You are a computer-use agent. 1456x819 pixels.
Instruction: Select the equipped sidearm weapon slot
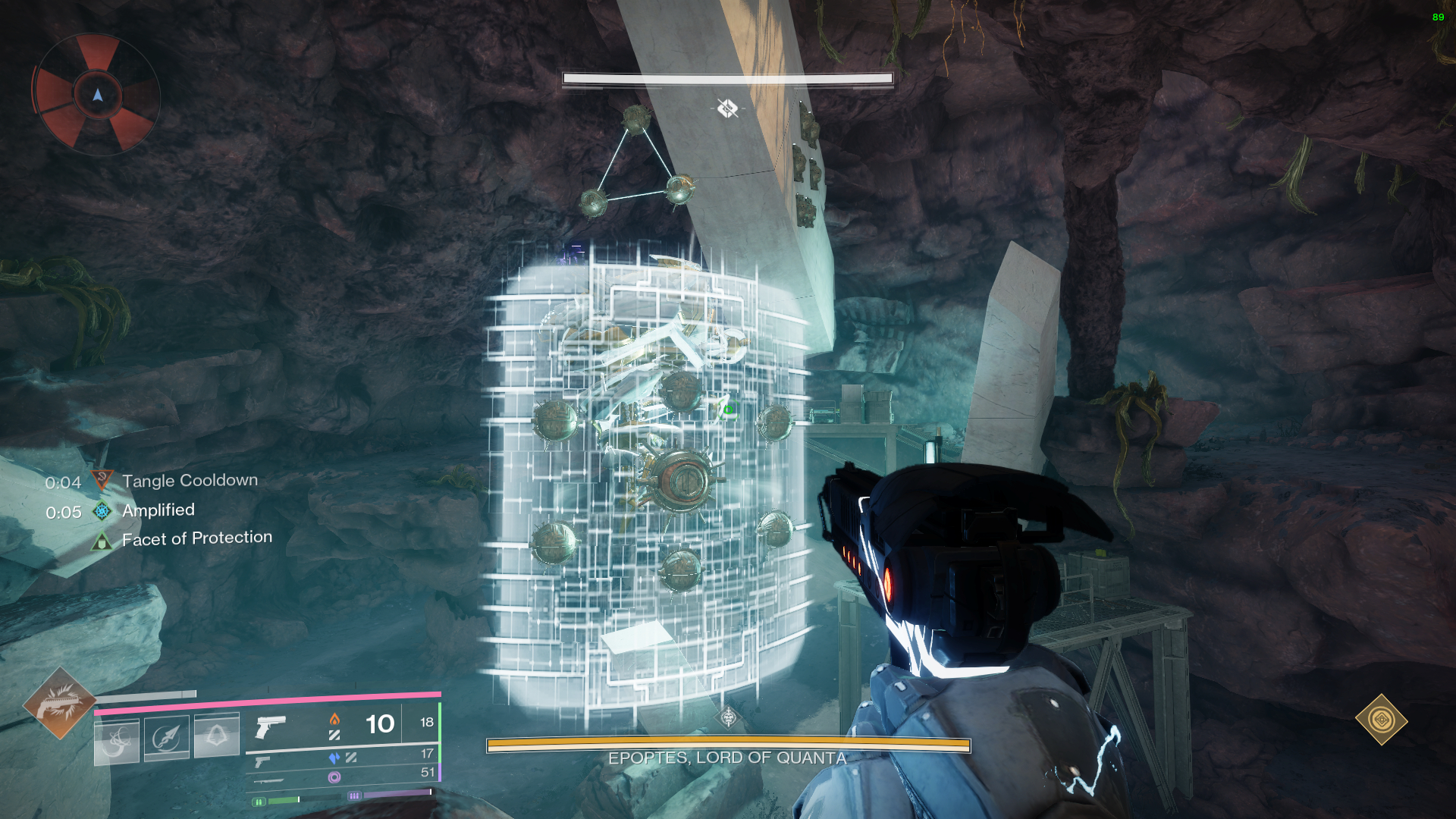pos(271,726)
